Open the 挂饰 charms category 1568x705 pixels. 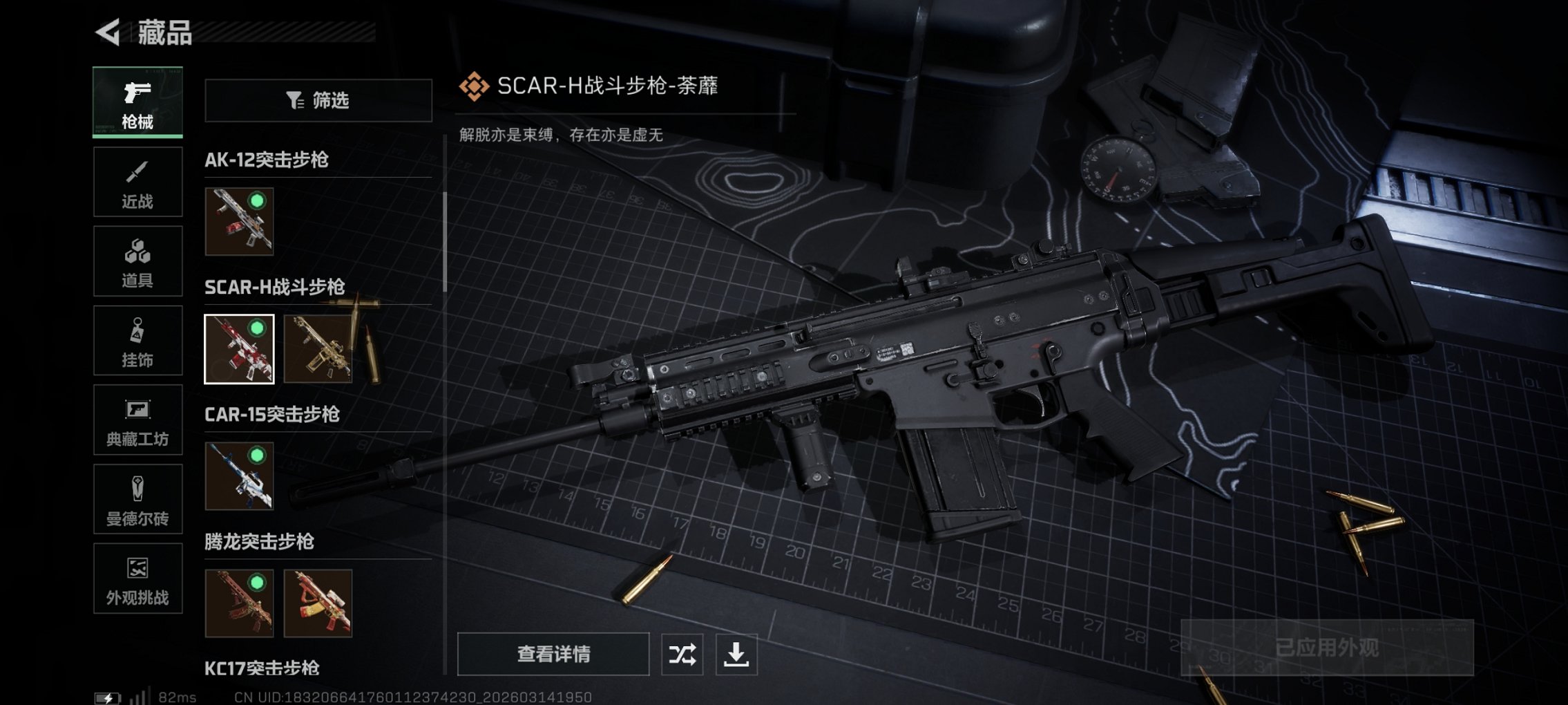point(137,340)
